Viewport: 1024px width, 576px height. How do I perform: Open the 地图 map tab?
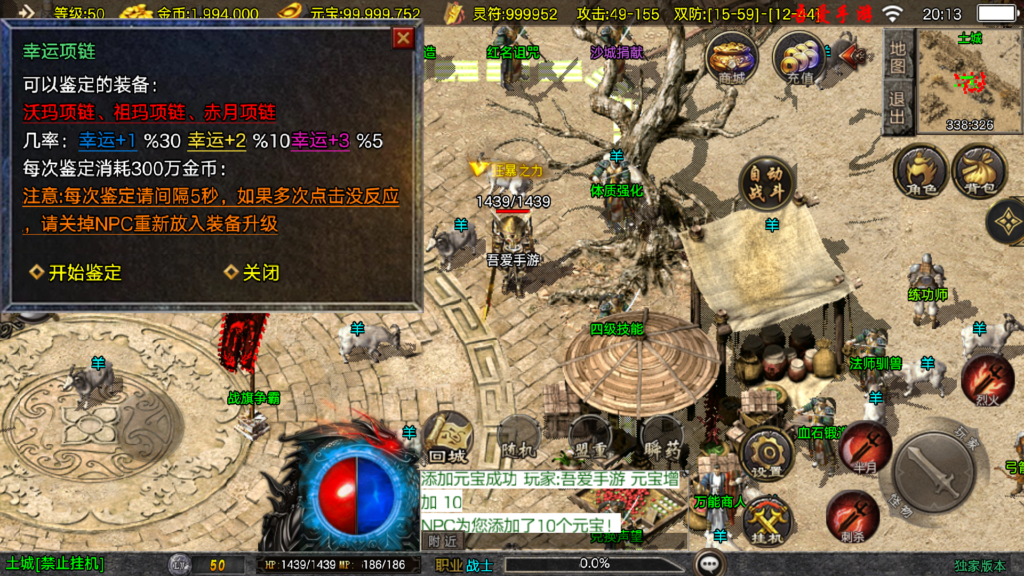pyautogui.click(x=897, y=55)
